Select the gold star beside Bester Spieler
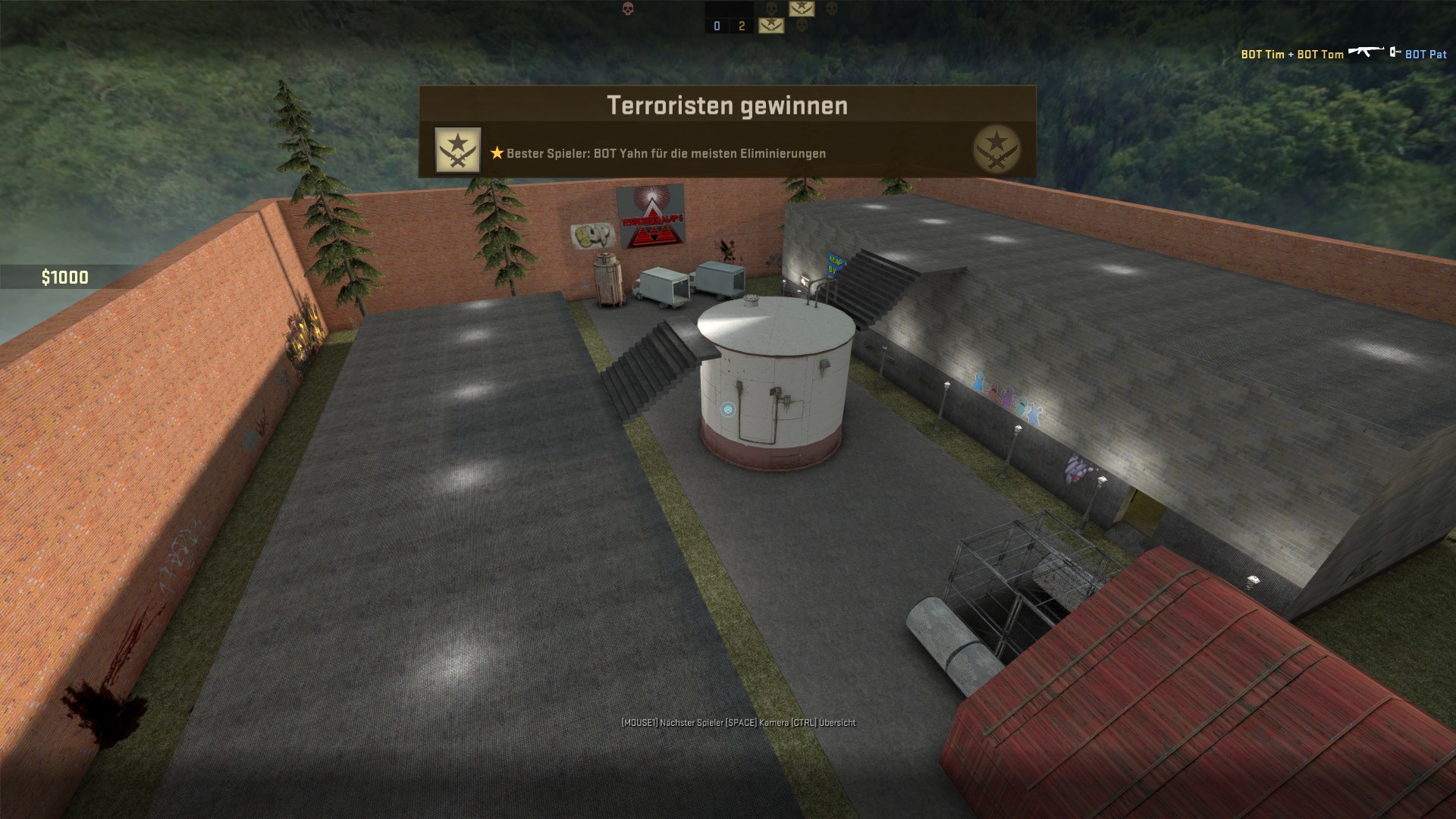Image resolution: width=1456 pixels, height=819 pixels. [497, 154]
